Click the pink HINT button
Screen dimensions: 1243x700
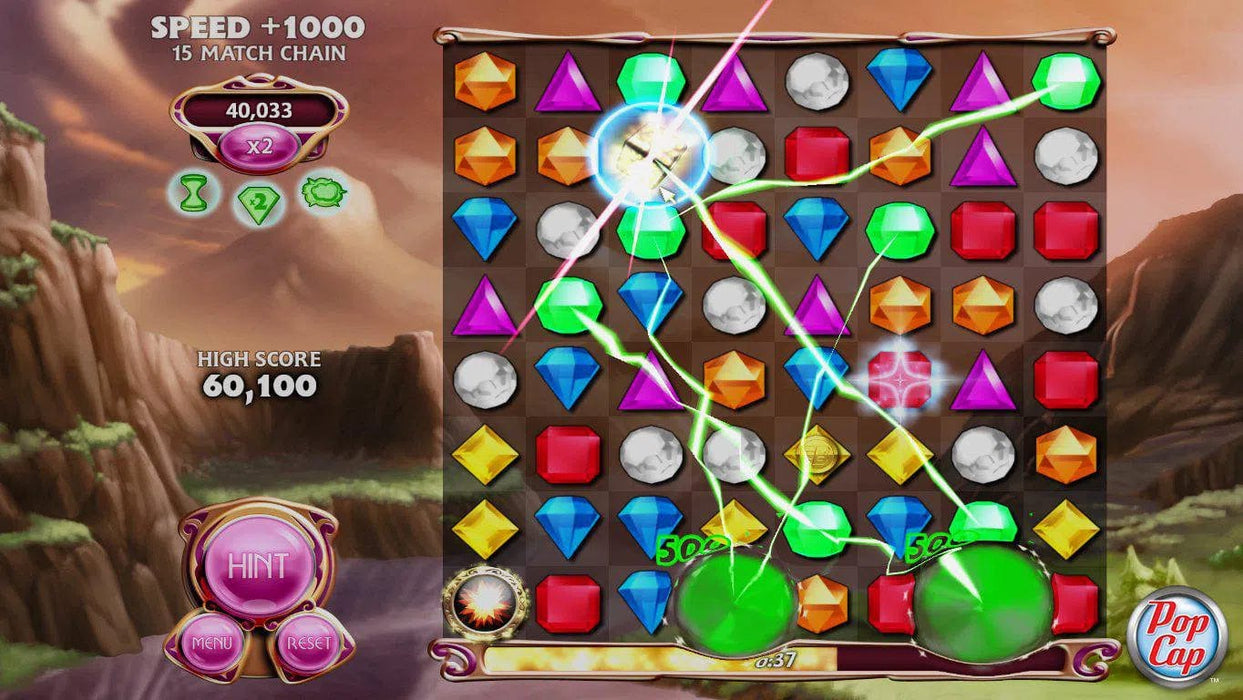pyautogui.click(x=258, y=566)
